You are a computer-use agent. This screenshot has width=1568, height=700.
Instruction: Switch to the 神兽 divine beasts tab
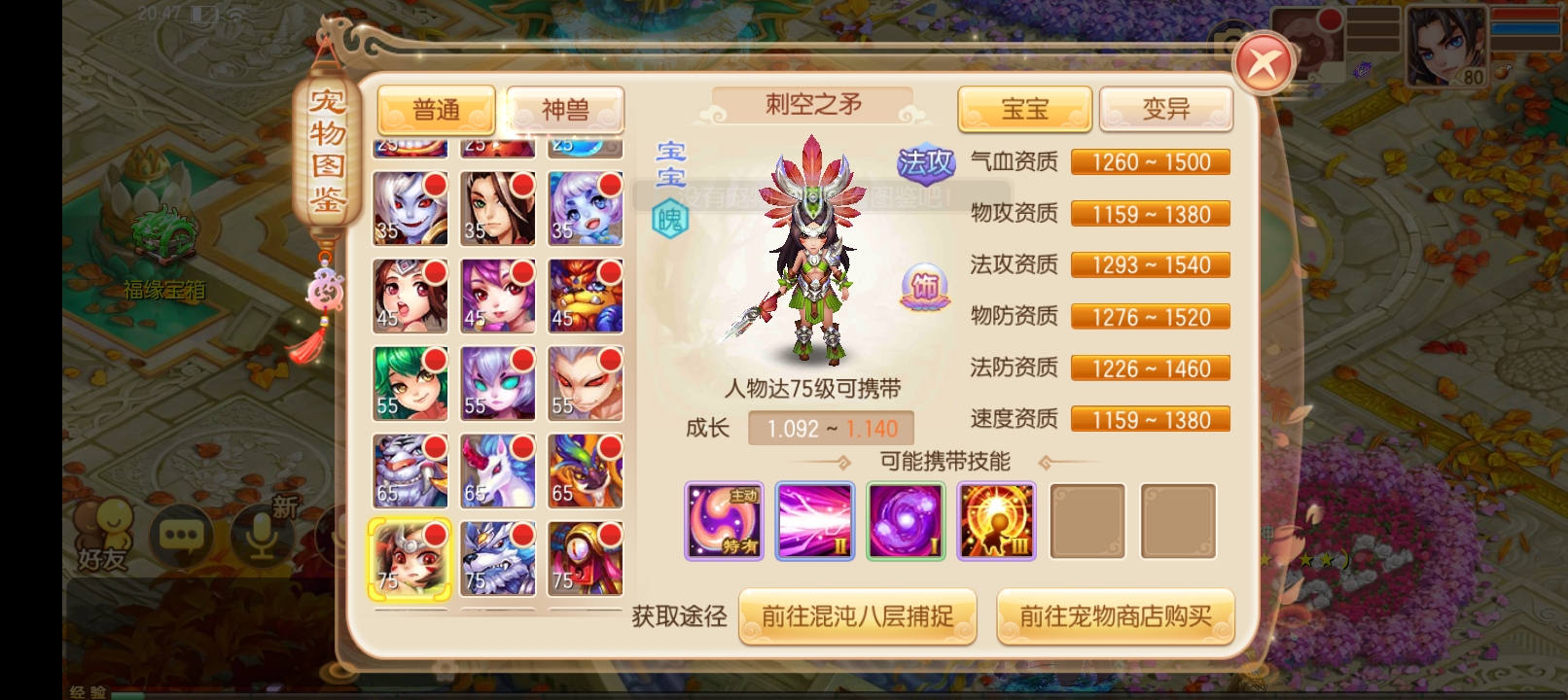pos(564,110)
